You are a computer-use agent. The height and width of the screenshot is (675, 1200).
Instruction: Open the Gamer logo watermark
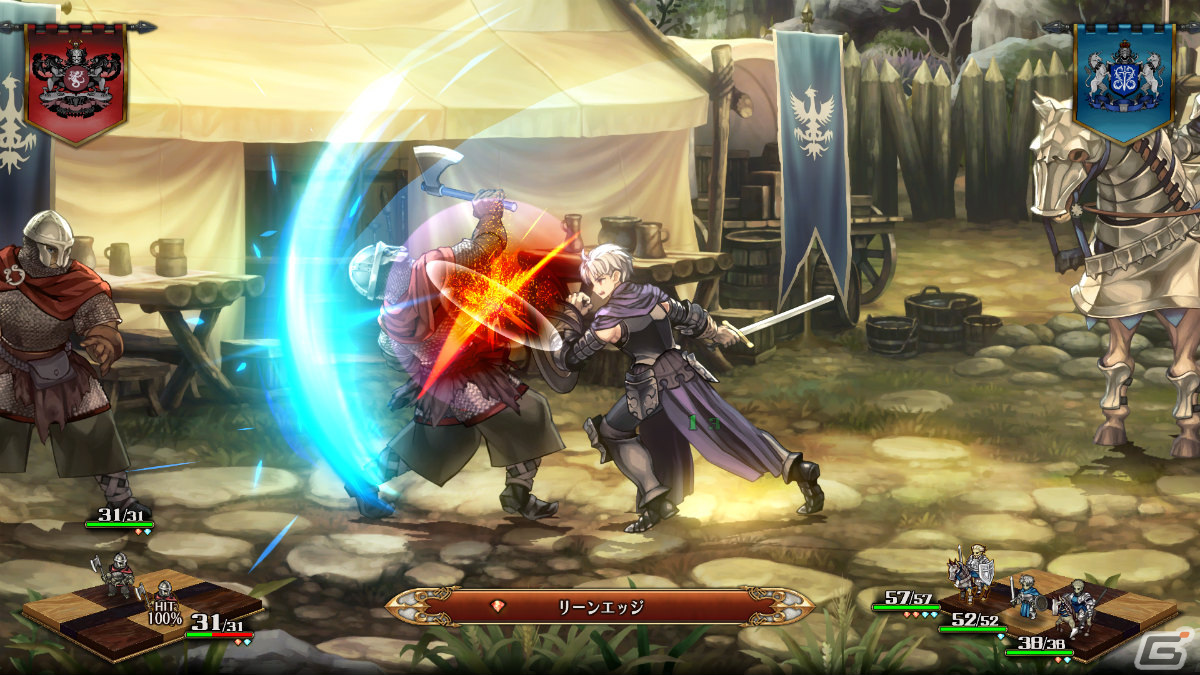click(x=1178, y=652)
